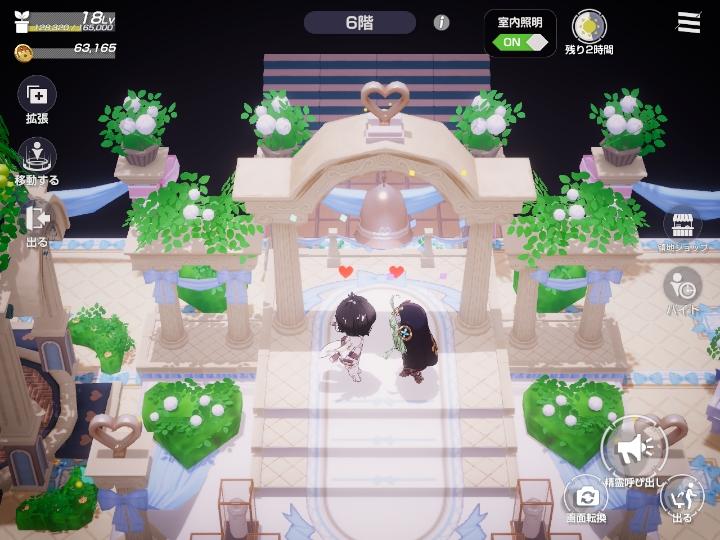Show floor info with the i icon
The image size is (720, 540).
pyautogui.click(x=441, y=22)
